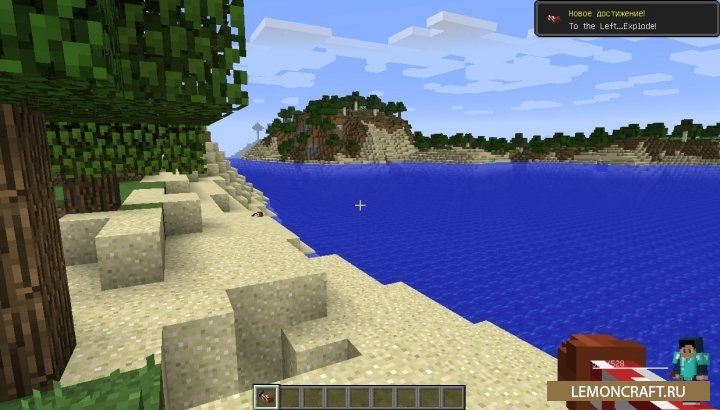Click the achievement popup's item icon
This screenshot has width=720, height=410.
[551, 17]
